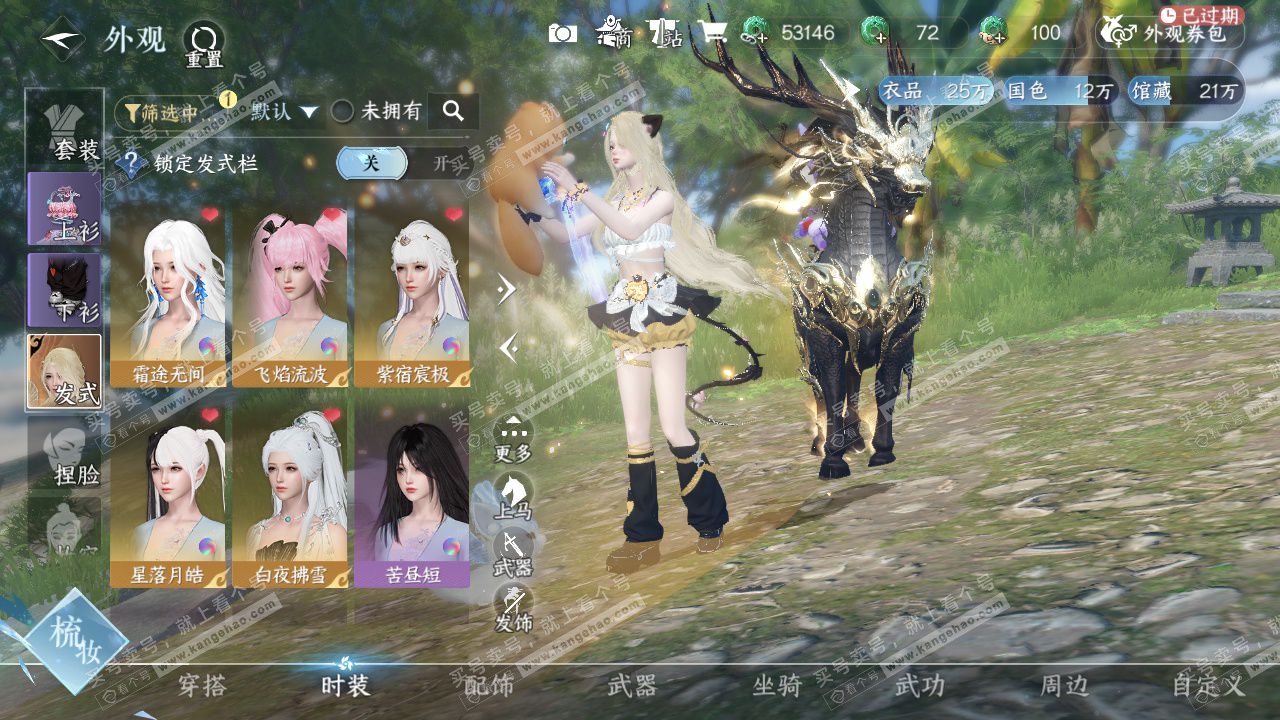Go back using the top-left arrow

[62, 40]
